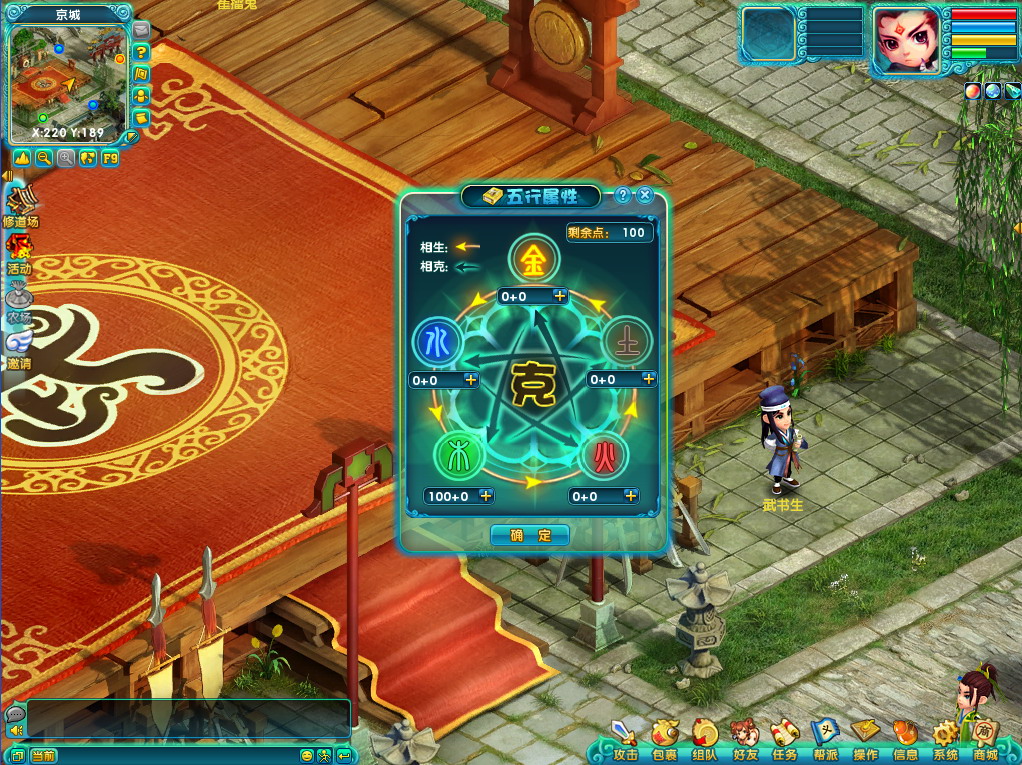
Task: Open help for the five elements panel
Action: (x=623, y=196)
